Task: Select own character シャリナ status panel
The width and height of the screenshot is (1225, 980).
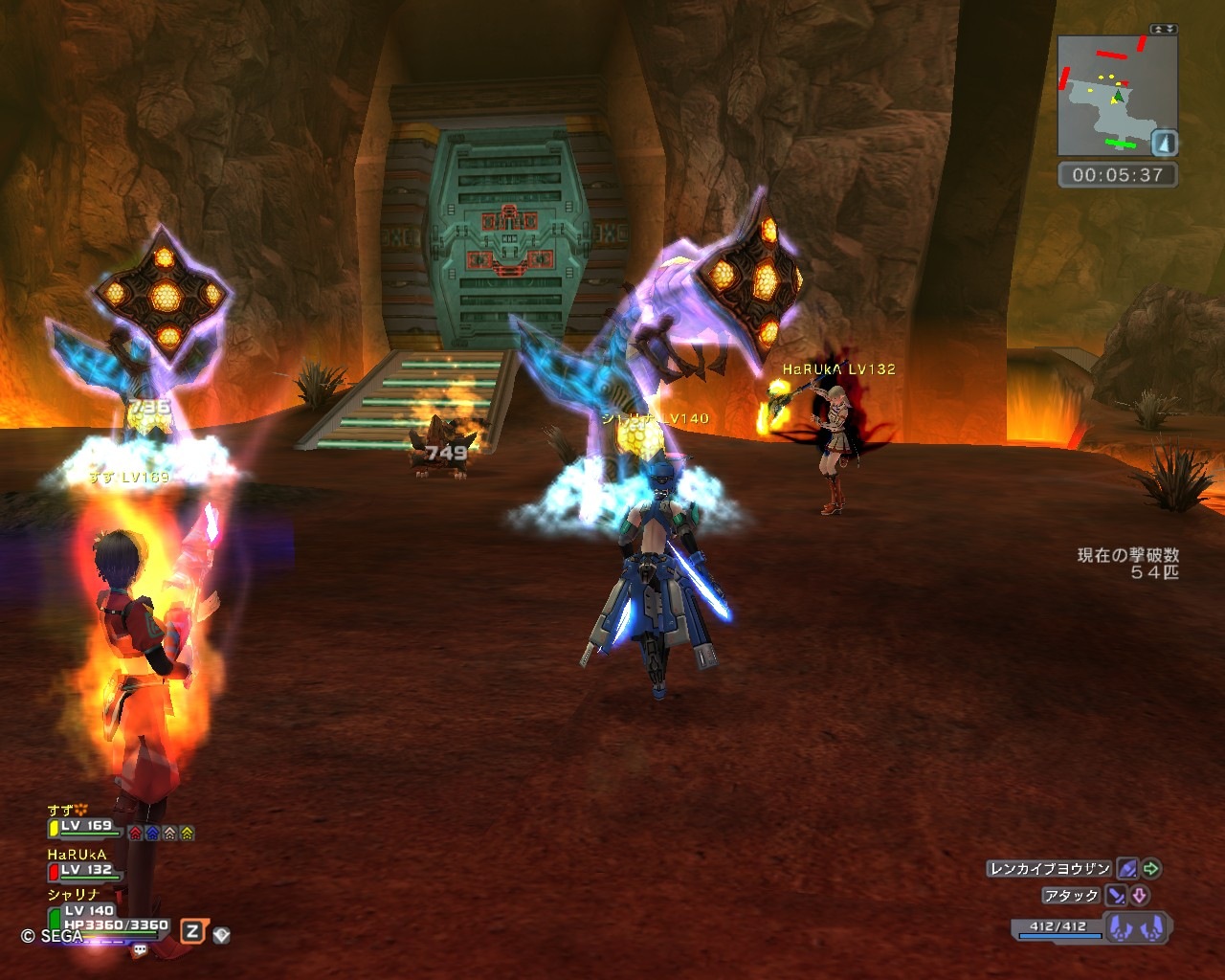Action: pyautogui.click(x=105, y=917)
